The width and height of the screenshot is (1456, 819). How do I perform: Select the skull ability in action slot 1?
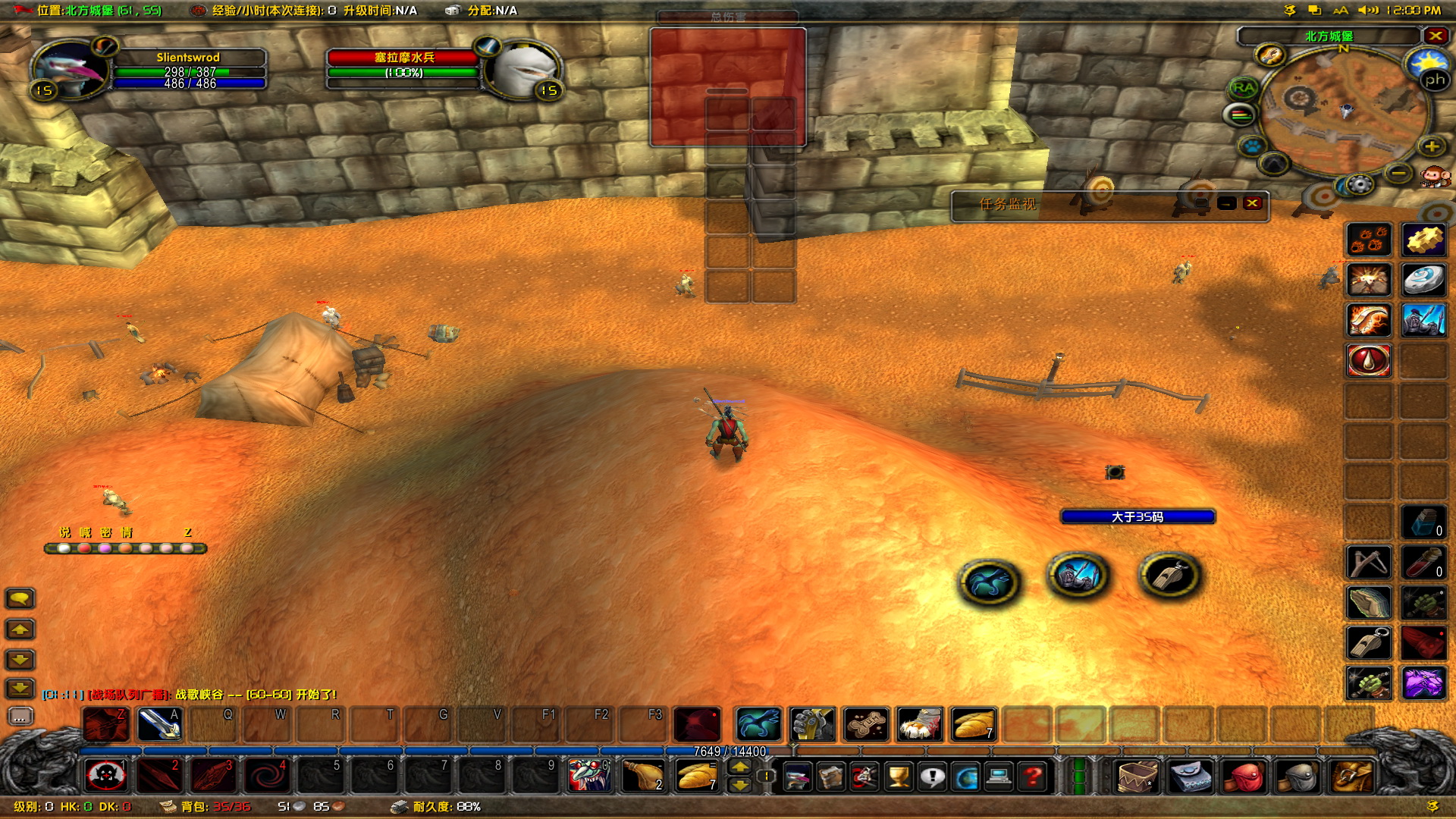pyautogui.click(x=106, y=775)
